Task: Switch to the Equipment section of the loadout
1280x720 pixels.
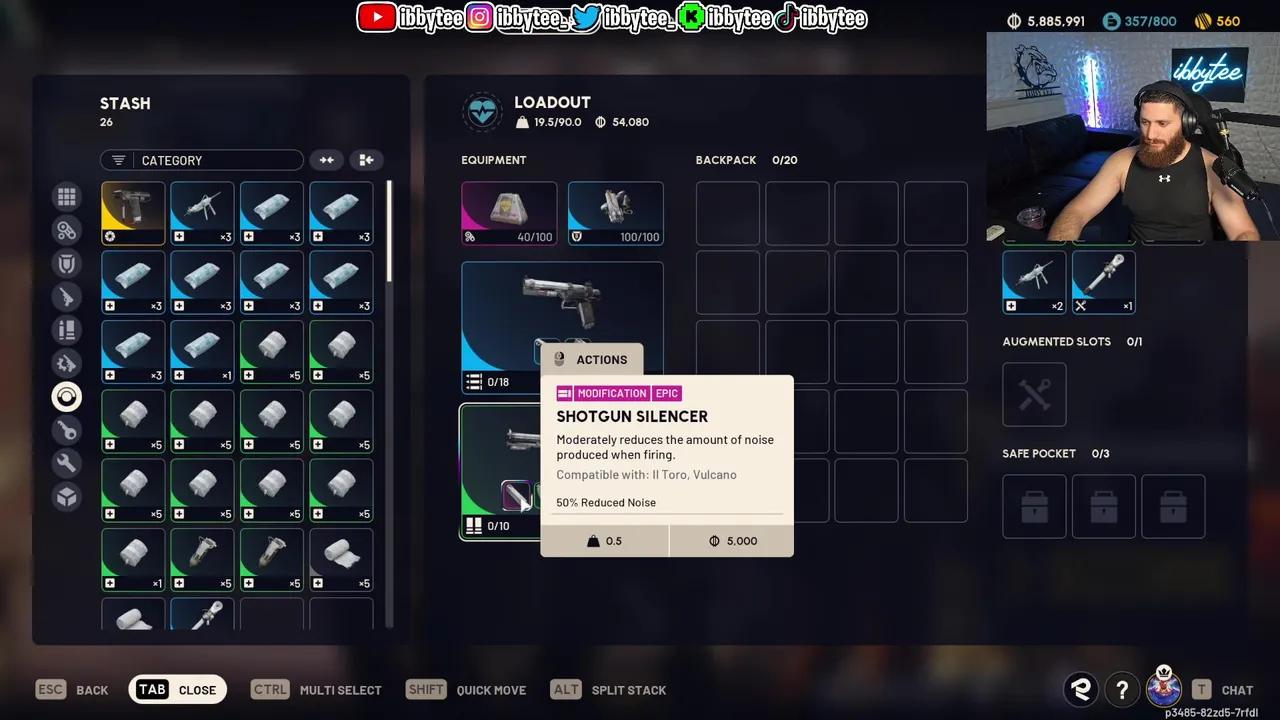Action: tap(495, 160)
